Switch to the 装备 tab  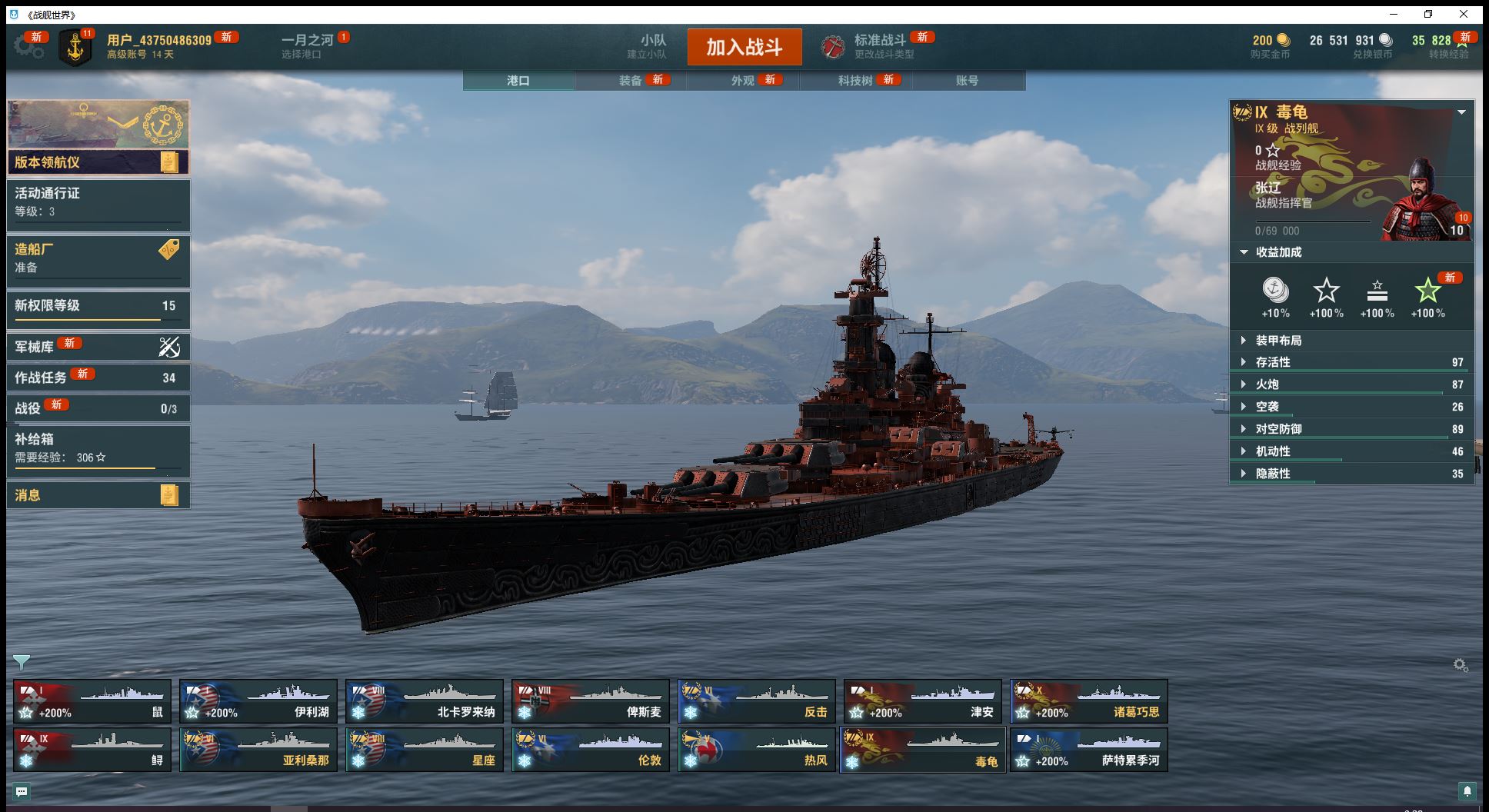[x=631, y=80]
